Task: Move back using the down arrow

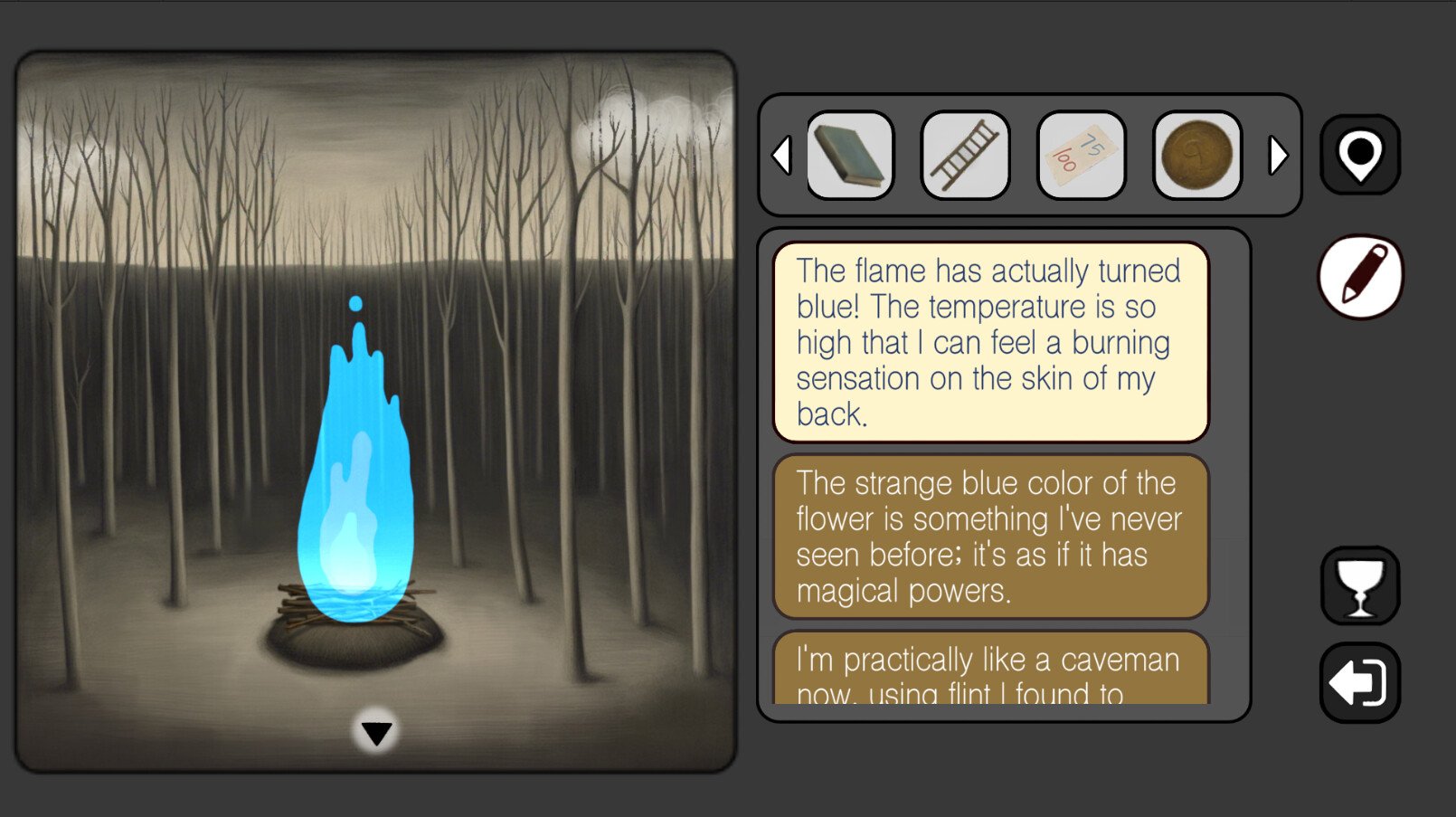Action: coord(376,732)
